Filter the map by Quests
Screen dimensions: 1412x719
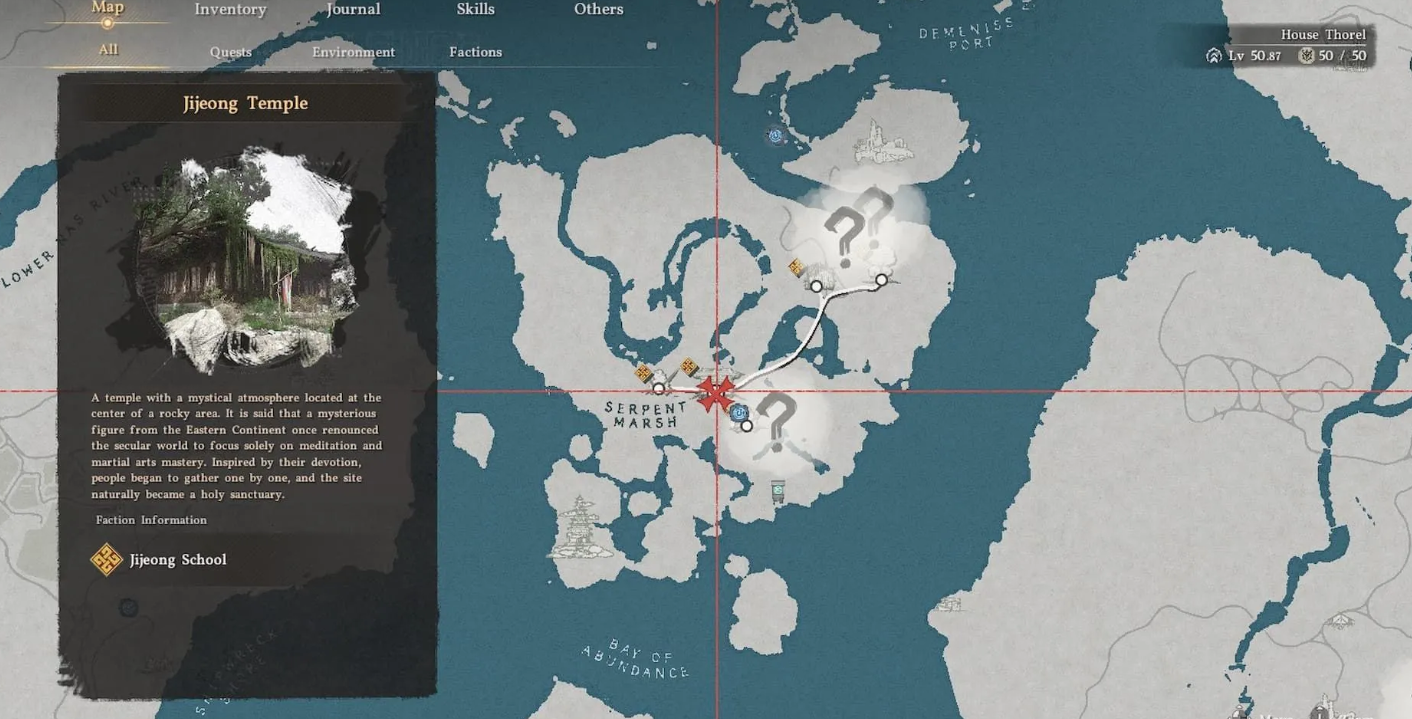[230, 52]
